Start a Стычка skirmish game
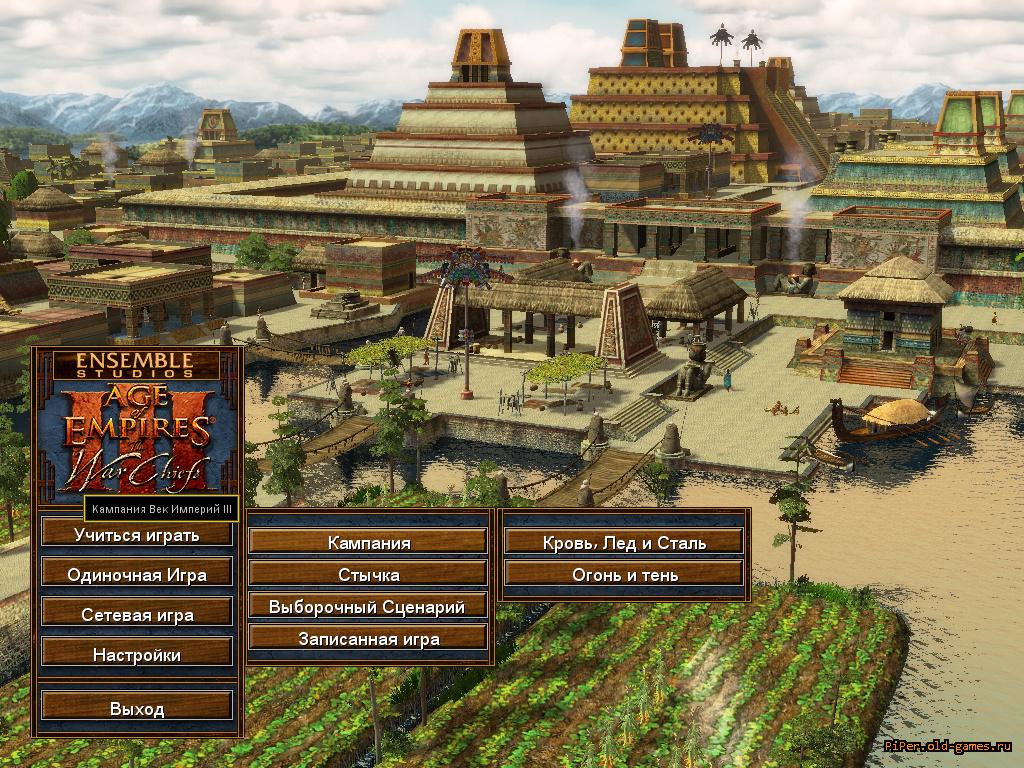Screen dimensions: 1024x768 369,575
